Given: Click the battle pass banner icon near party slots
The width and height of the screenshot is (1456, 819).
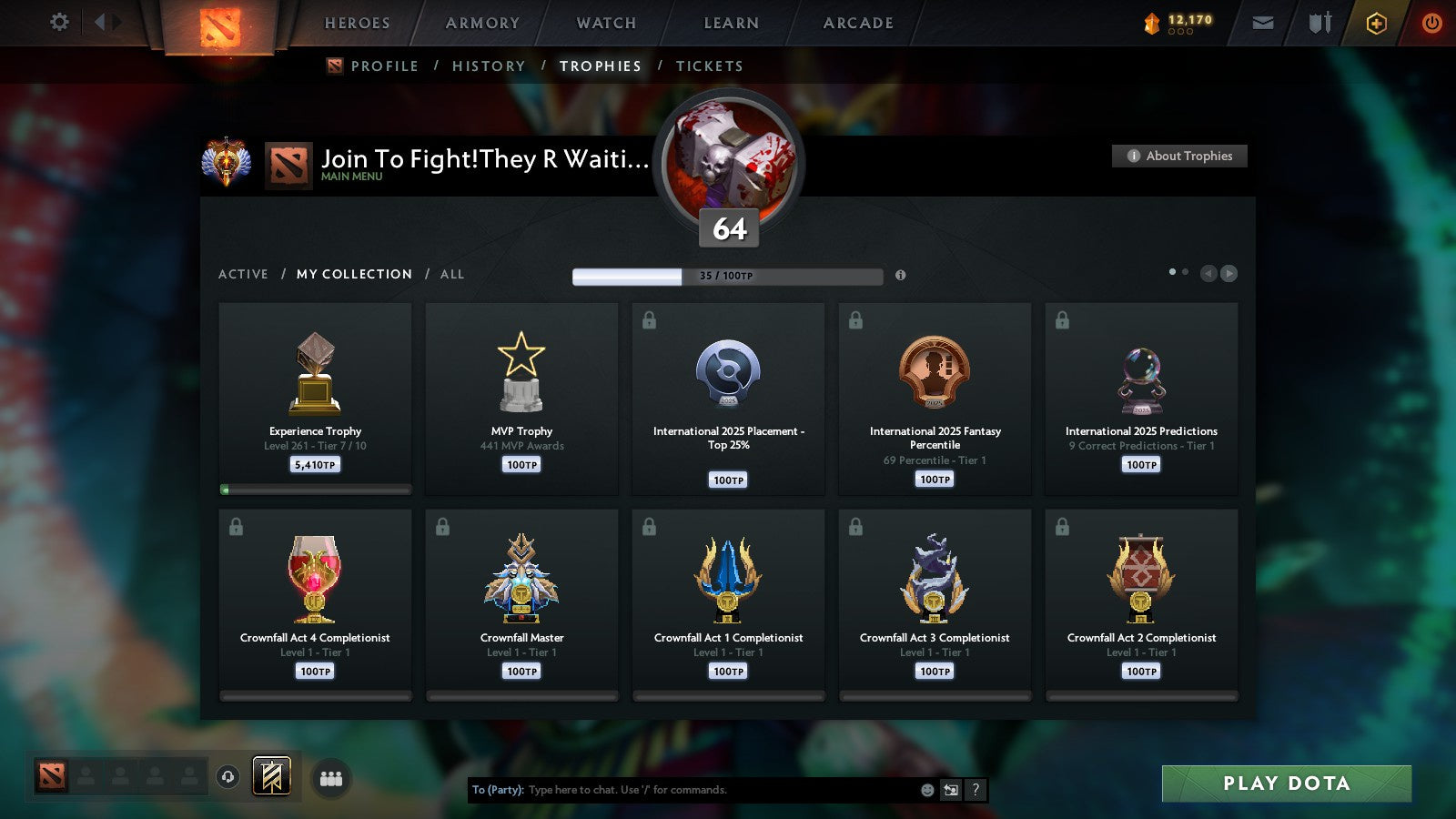Looking at the screenshot, I should point(272,777).
